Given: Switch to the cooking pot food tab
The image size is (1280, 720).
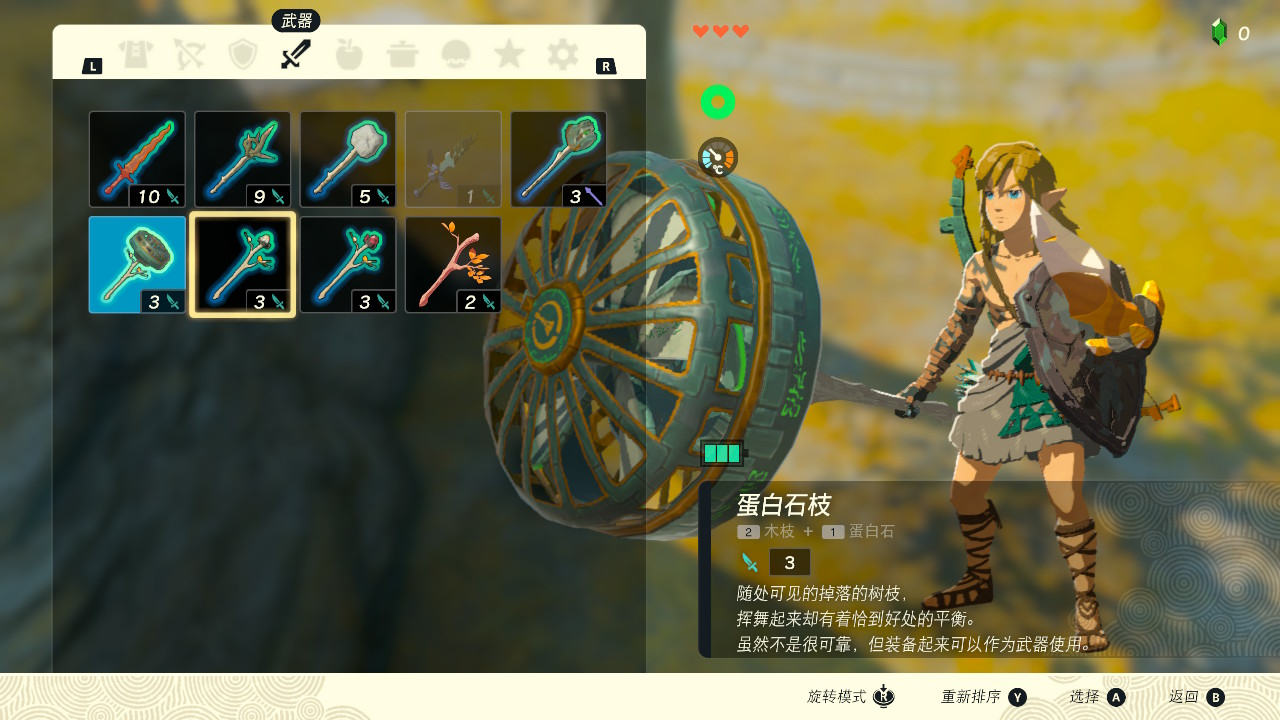Looking at the screenshot, I should tap(402, 54).
